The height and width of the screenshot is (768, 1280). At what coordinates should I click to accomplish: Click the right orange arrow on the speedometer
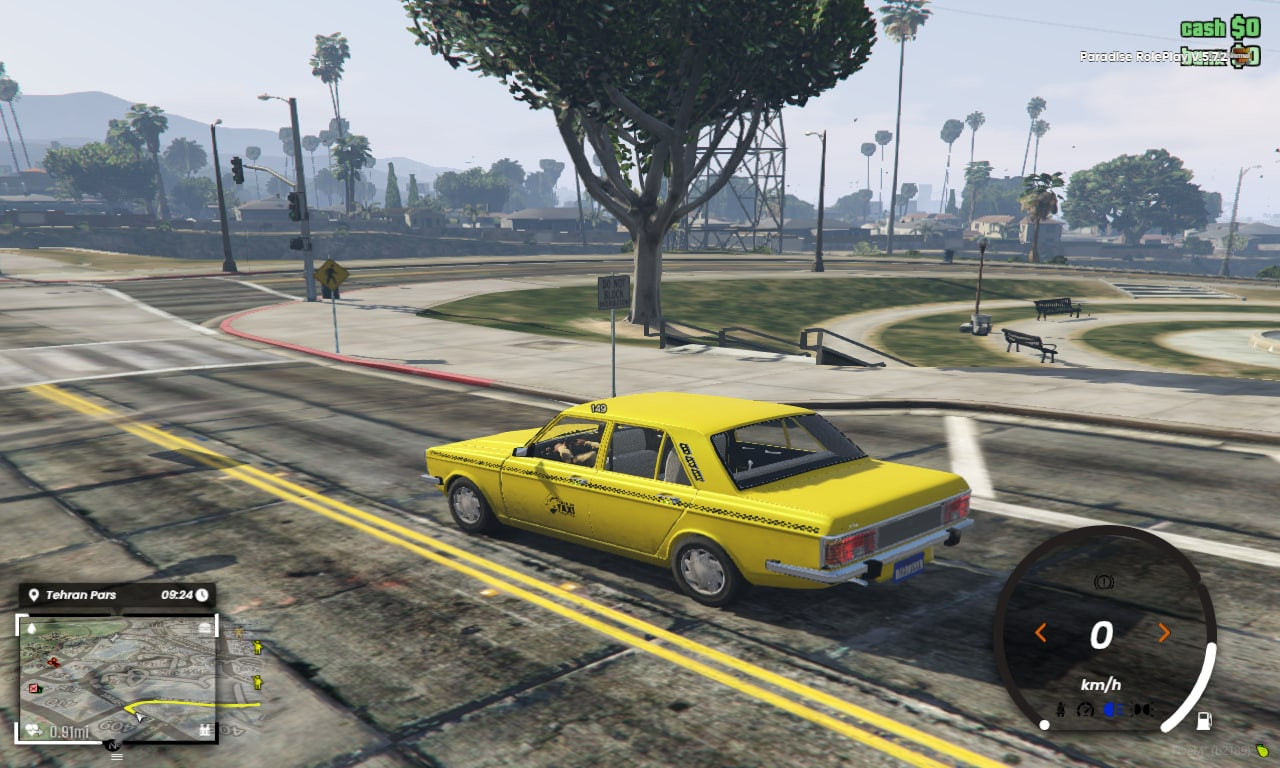tap(1164, 632)
